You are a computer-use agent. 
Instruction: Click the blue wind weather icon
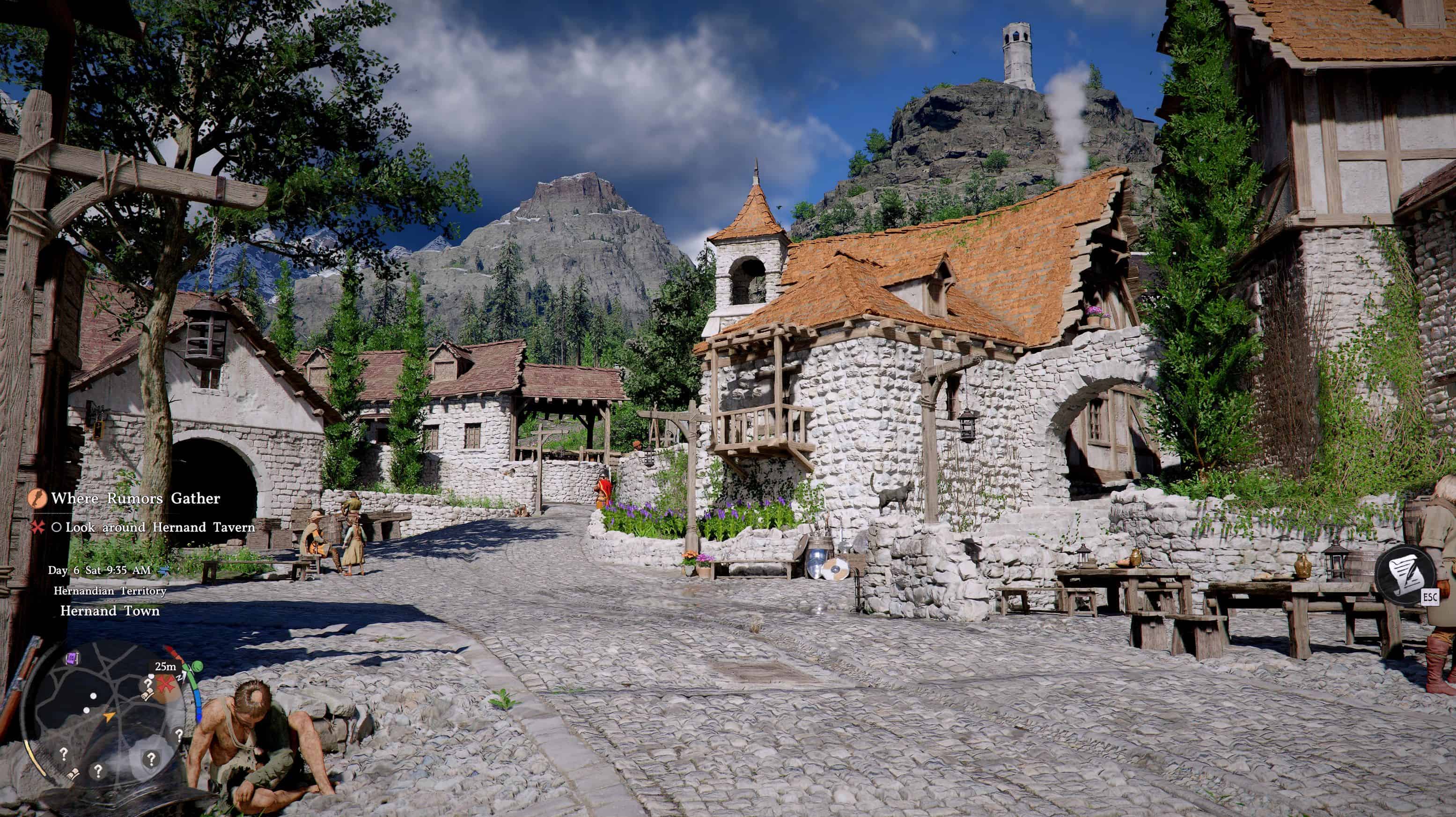pyautogui.click(x=164, y=570)
